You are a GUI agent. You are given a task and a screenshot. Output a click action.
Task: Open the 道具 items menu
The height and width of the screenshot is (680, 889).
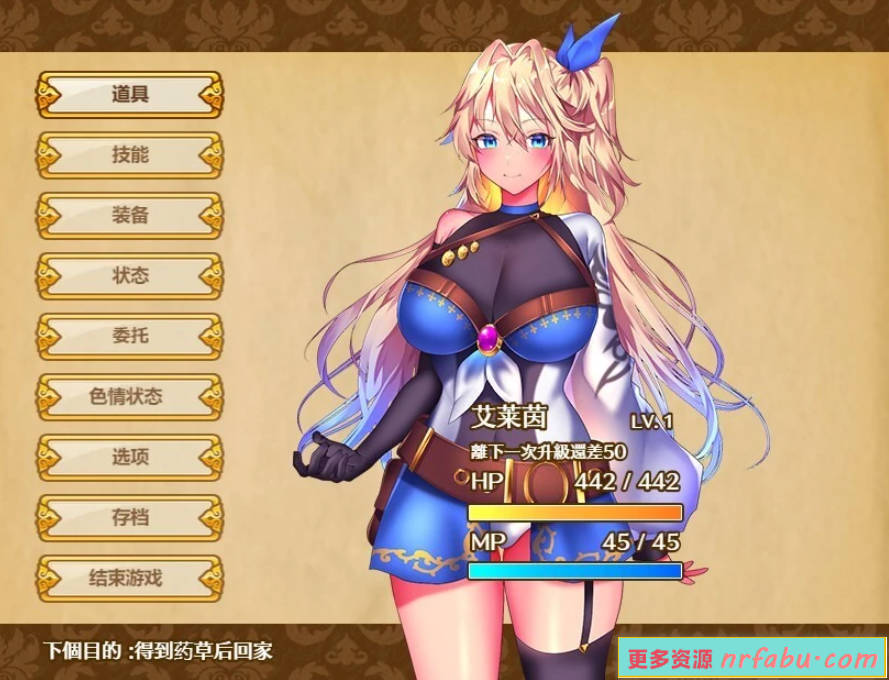pyautogui.click(x=130, y=95)
